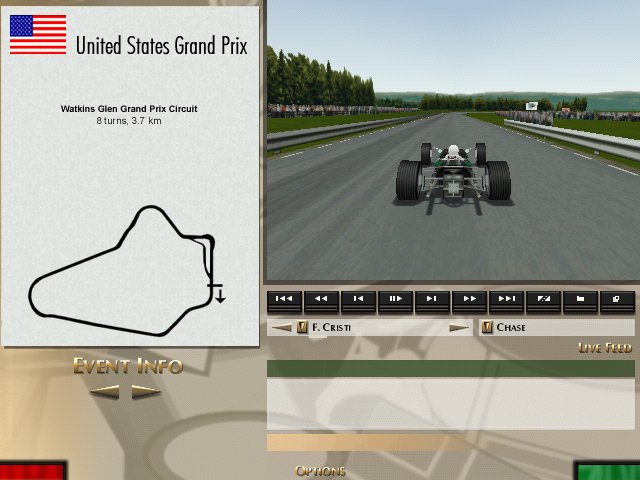Click the fast rewind button
Image resolution: width=640 pixels, height=480 pixels.
point(320,299)
